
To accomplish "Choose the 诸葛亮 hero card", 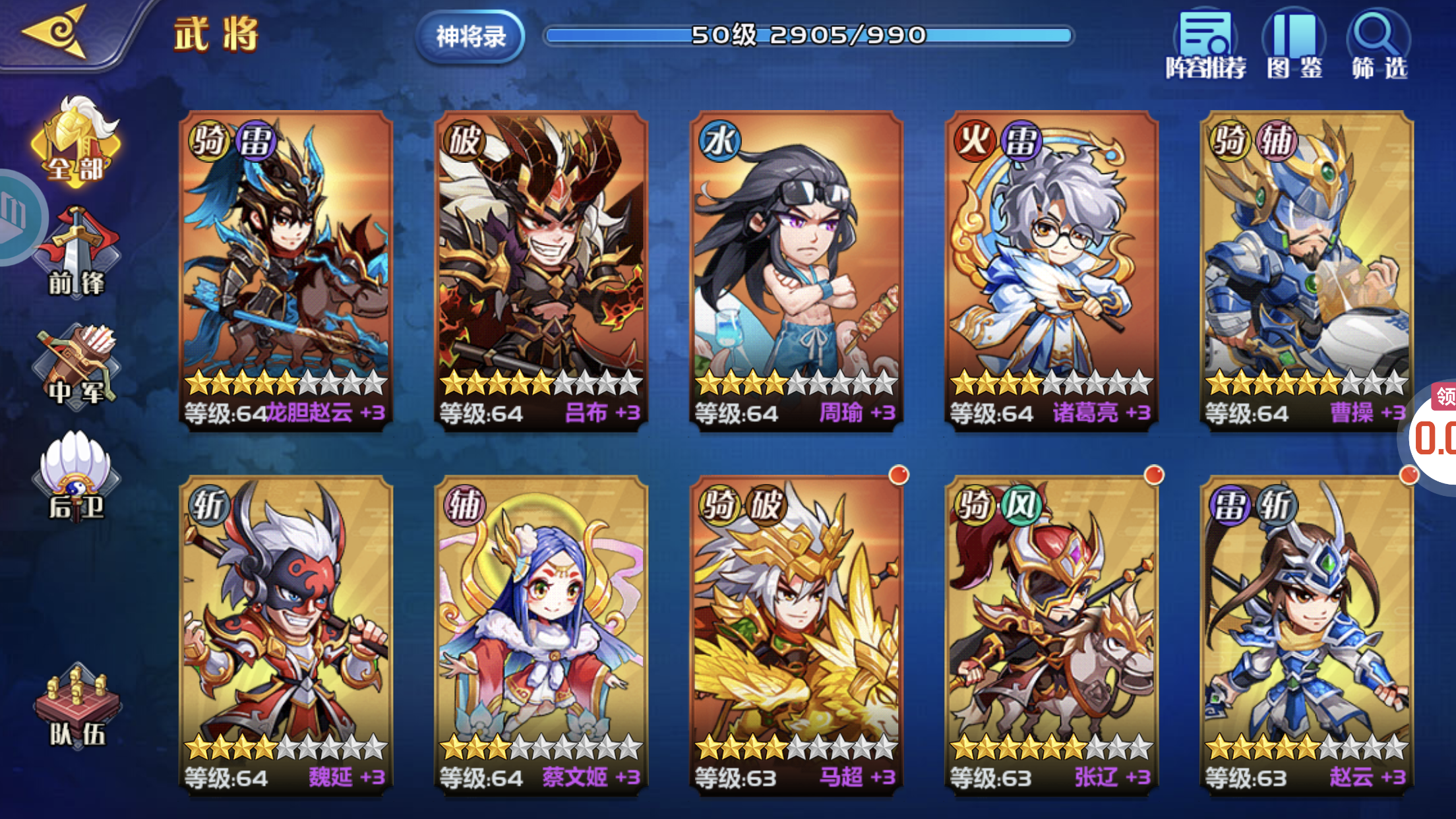I will point(1051,270).
